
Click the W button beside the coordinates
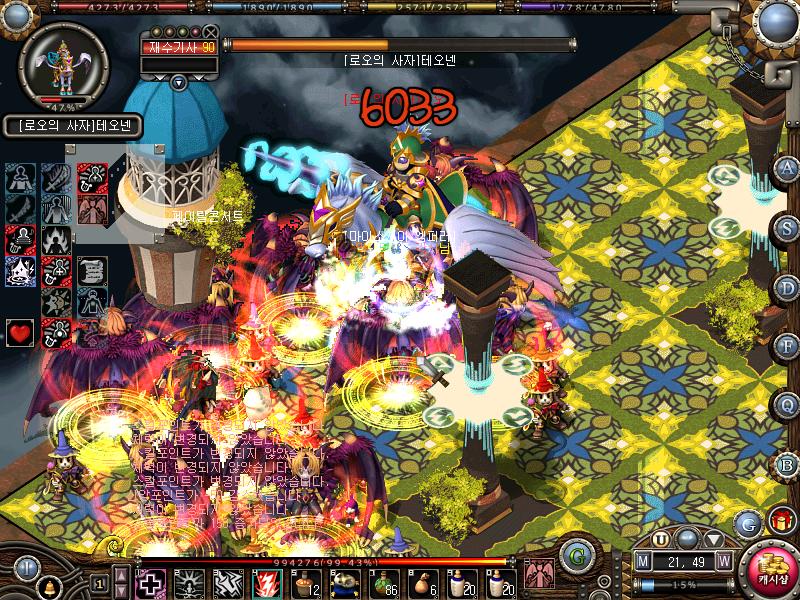click(723, 560)
